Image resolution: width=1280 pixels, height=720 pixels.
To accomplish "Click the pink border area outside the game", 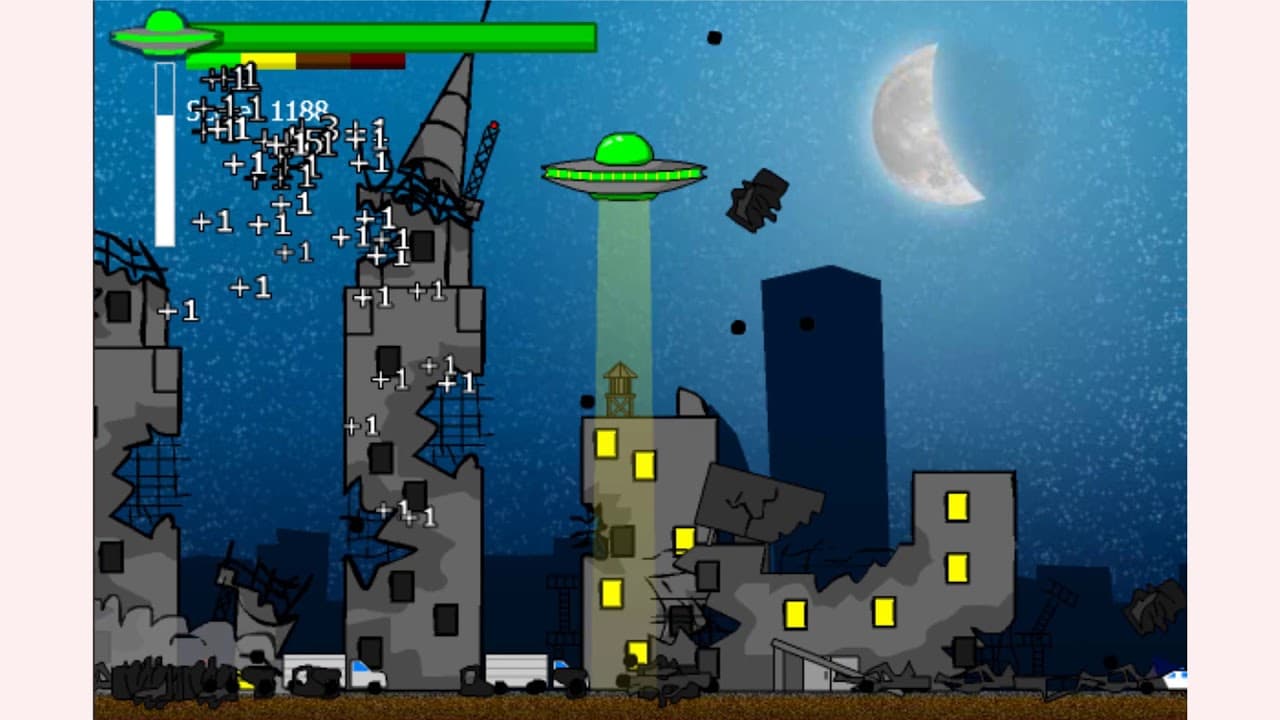I will (x=45, y=360).
